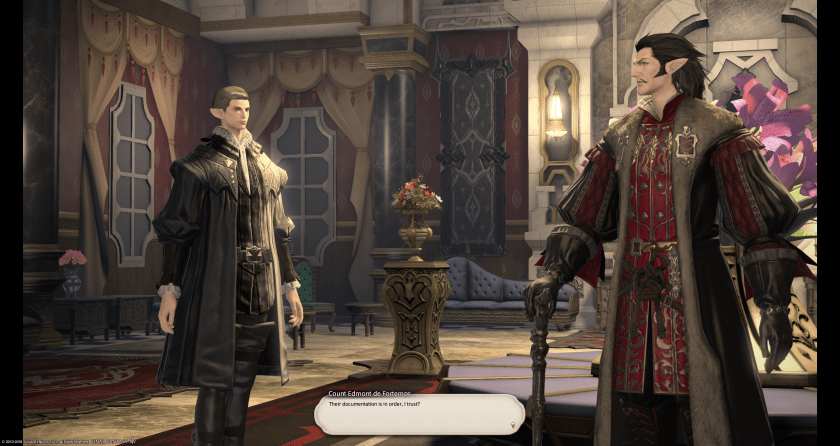Click the dialogue continue arrow indicator

coord(514,424)
